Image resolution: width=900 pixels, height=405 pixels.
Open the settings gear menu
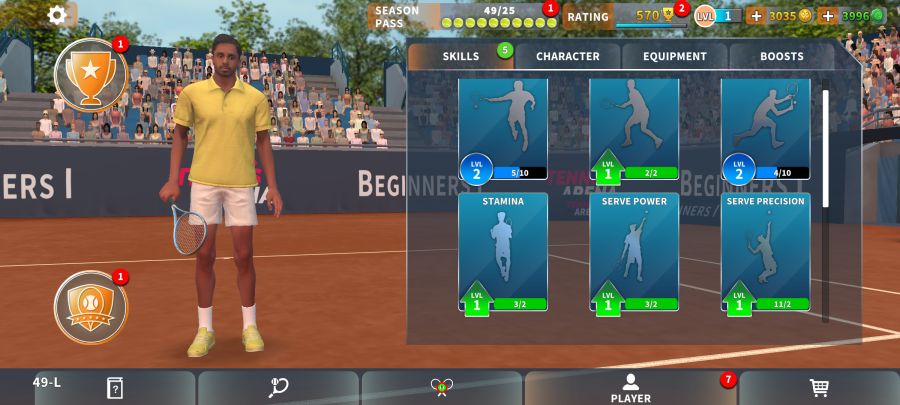coord(58,15)
